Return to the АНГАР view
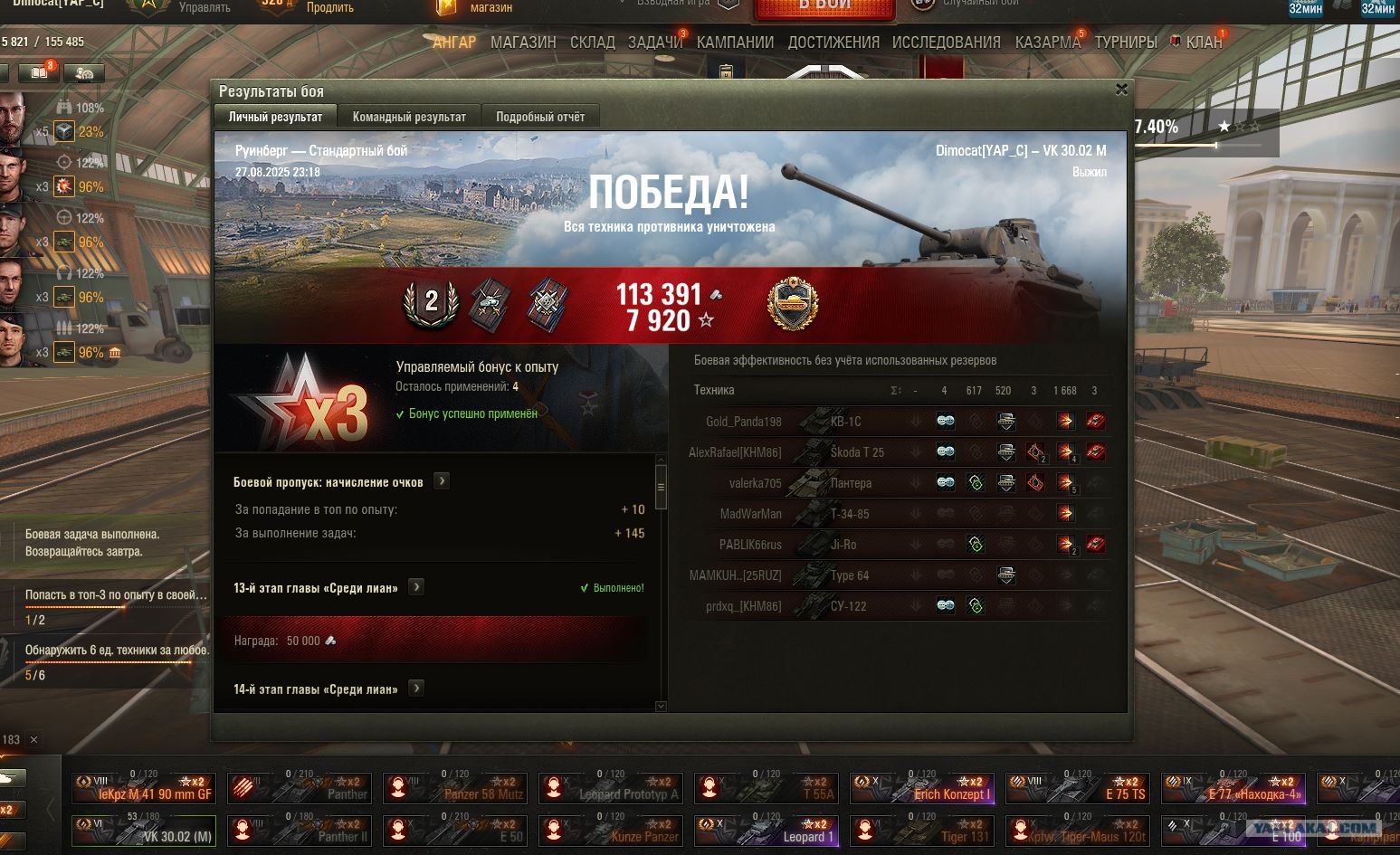The height and width of the screenshot is (855, 1400). click(x=454, y=43)
